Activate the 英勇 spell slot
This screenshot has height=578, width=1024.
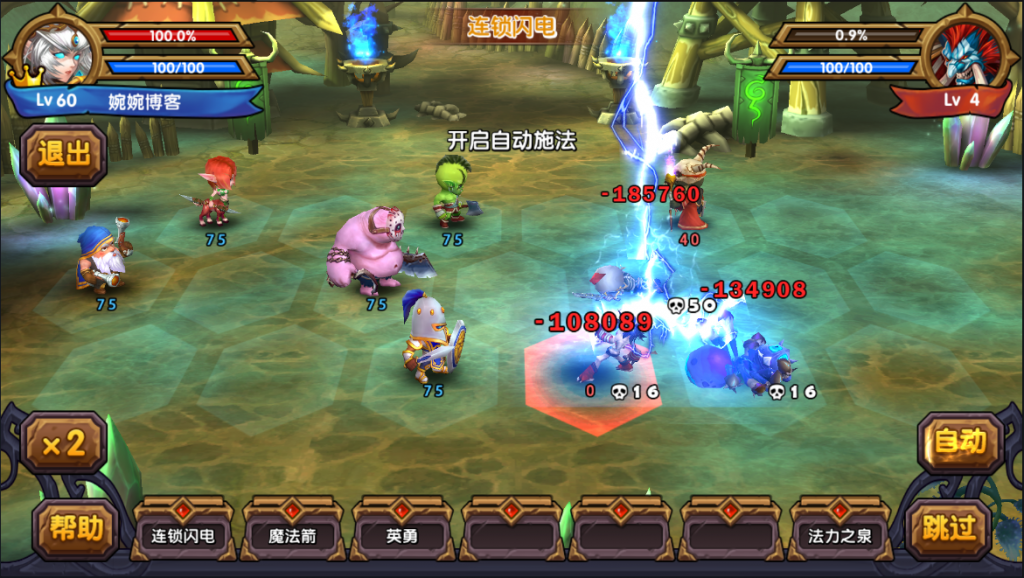402,535
